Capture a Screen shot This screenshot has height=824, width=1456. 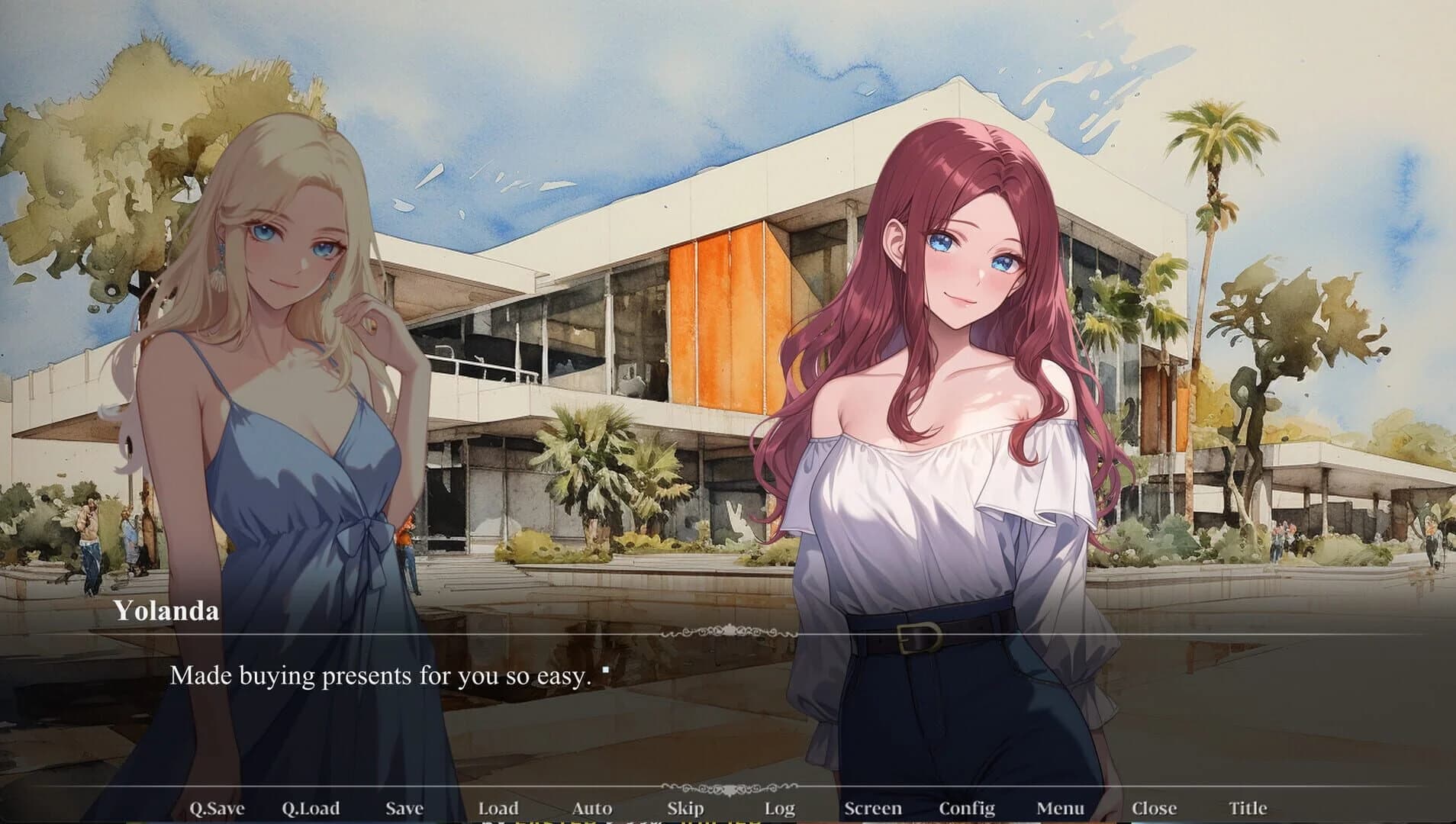coord(875,807)
